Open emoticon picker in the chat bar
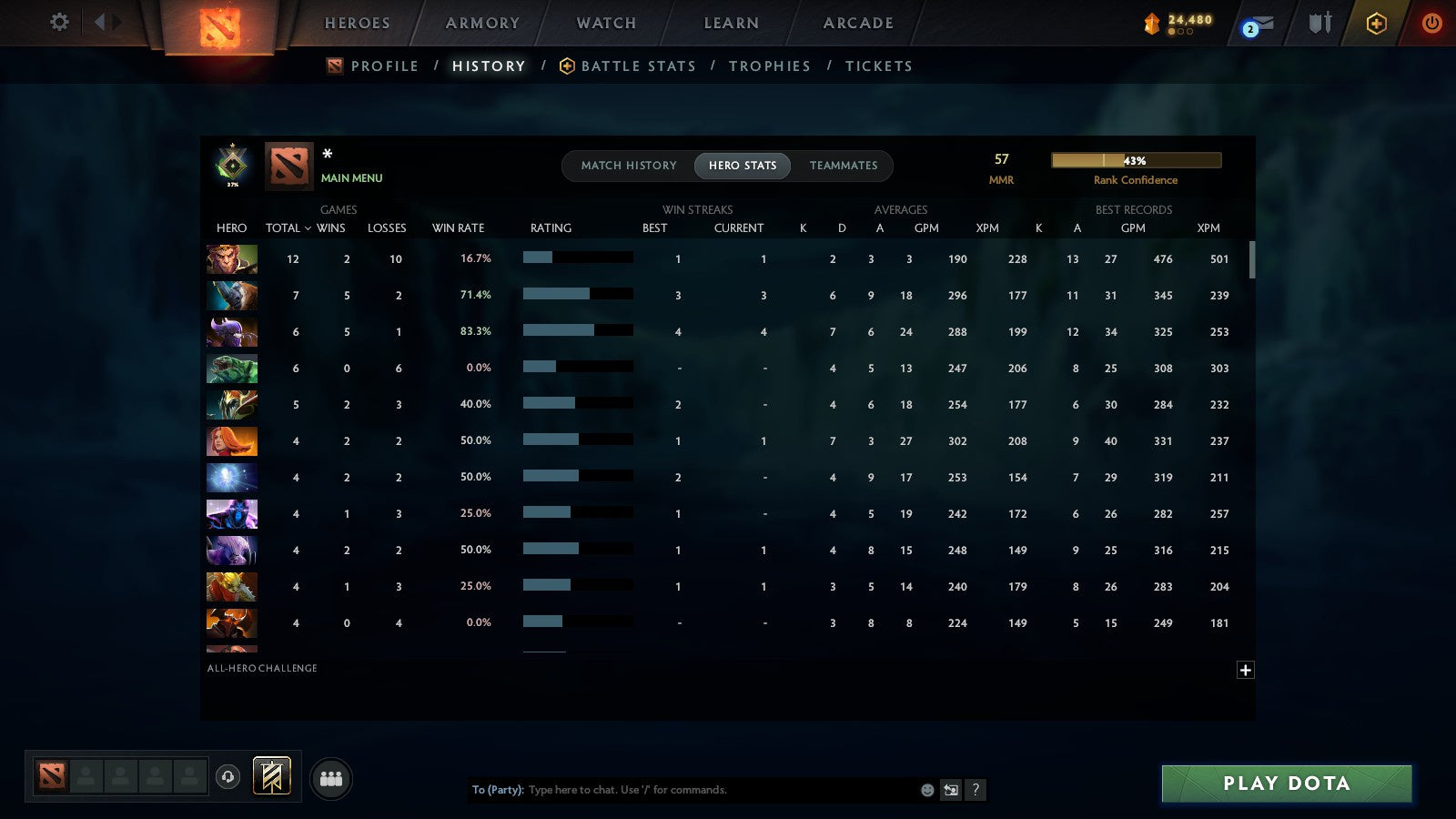Viewport: 1456px width, 819px height. coord(926,790)
